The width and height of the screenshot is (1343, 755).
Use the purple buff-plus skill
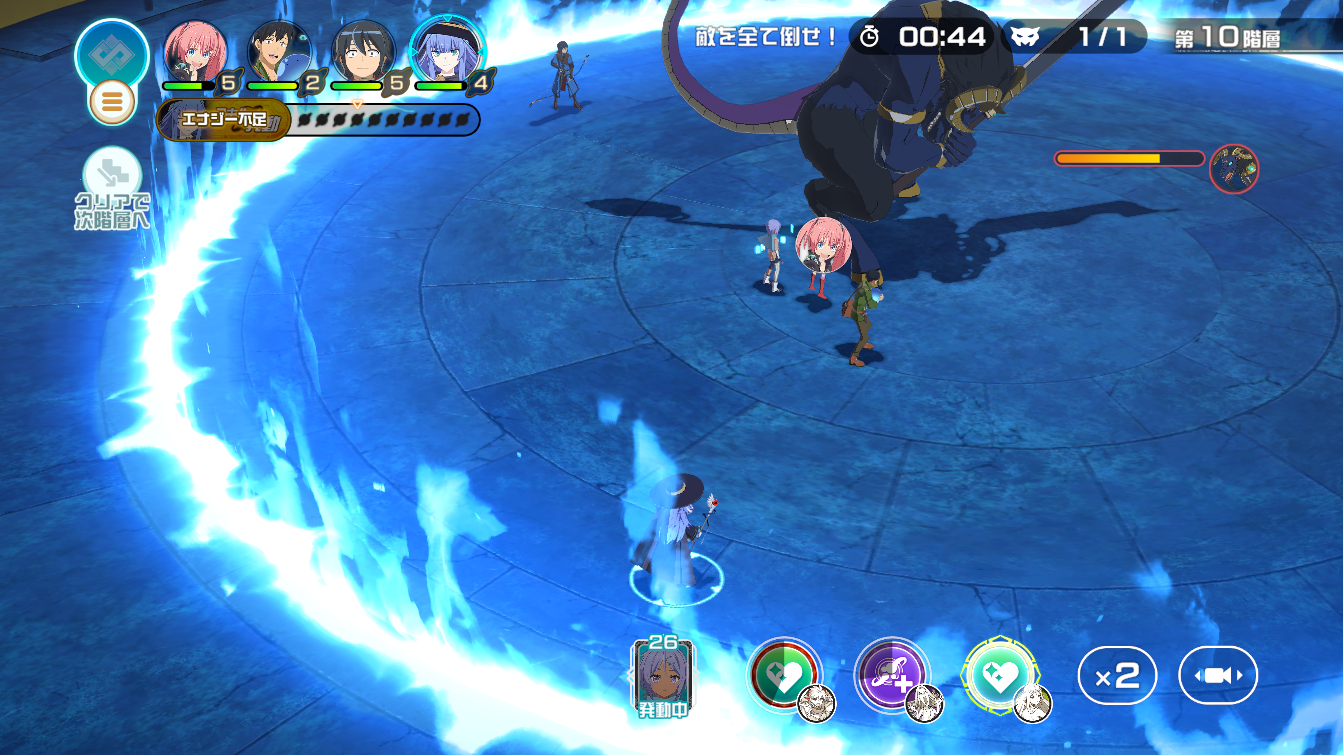[892, 675]
